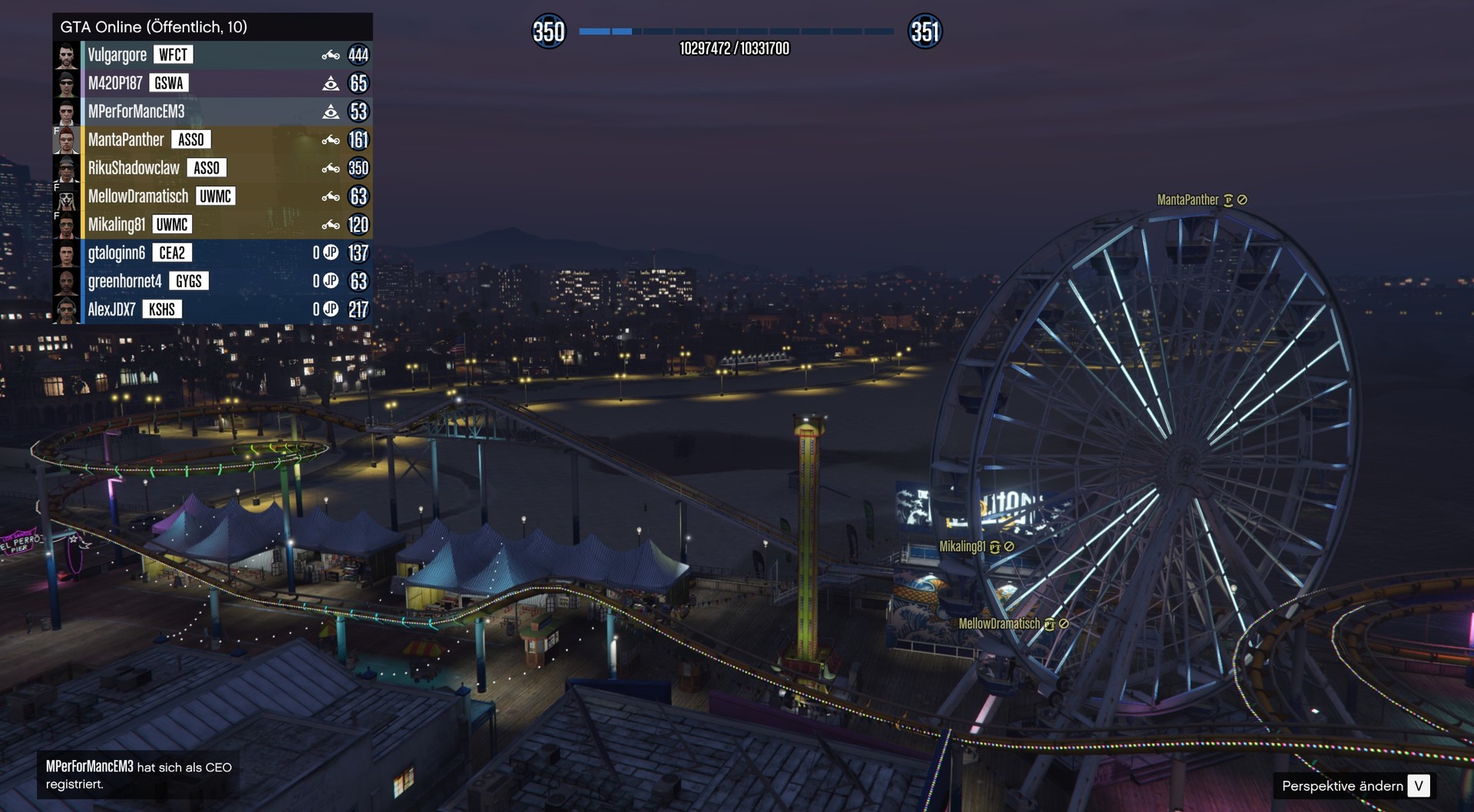Select gtaloginn6 player row

click(116, 253)
